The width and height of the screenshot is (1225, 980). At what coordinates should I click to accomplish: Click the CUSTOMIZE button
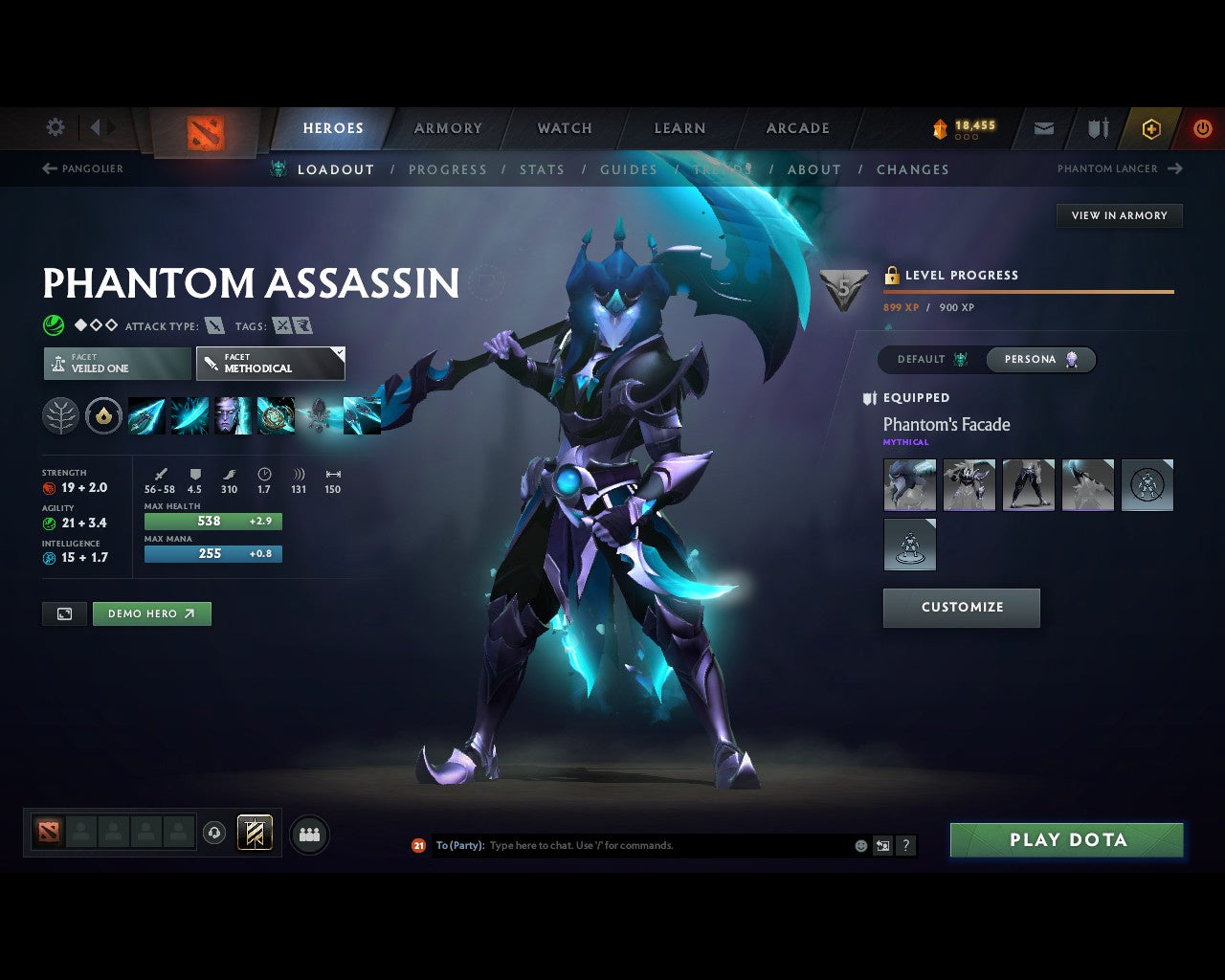tap(961, 608)
